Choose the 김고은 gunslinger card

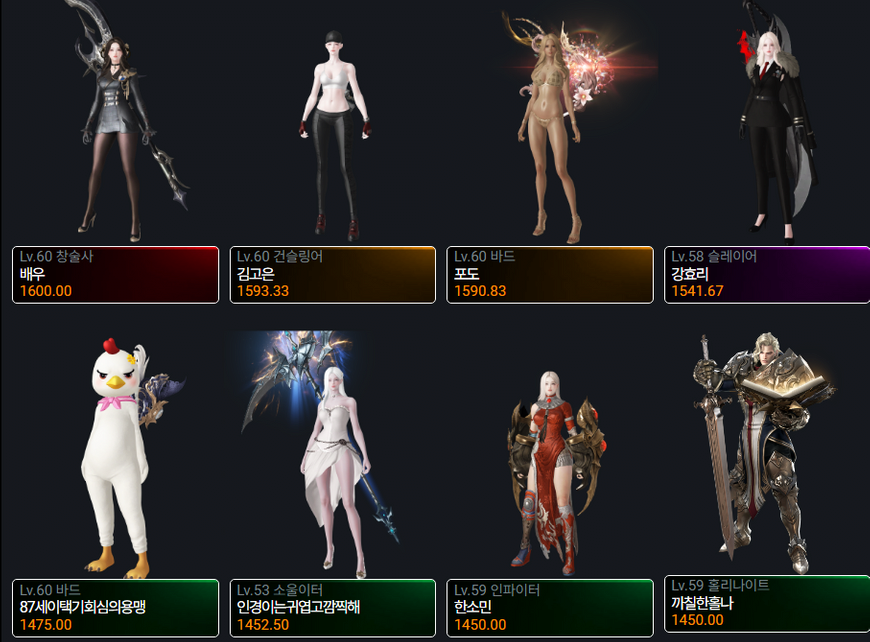333,274
